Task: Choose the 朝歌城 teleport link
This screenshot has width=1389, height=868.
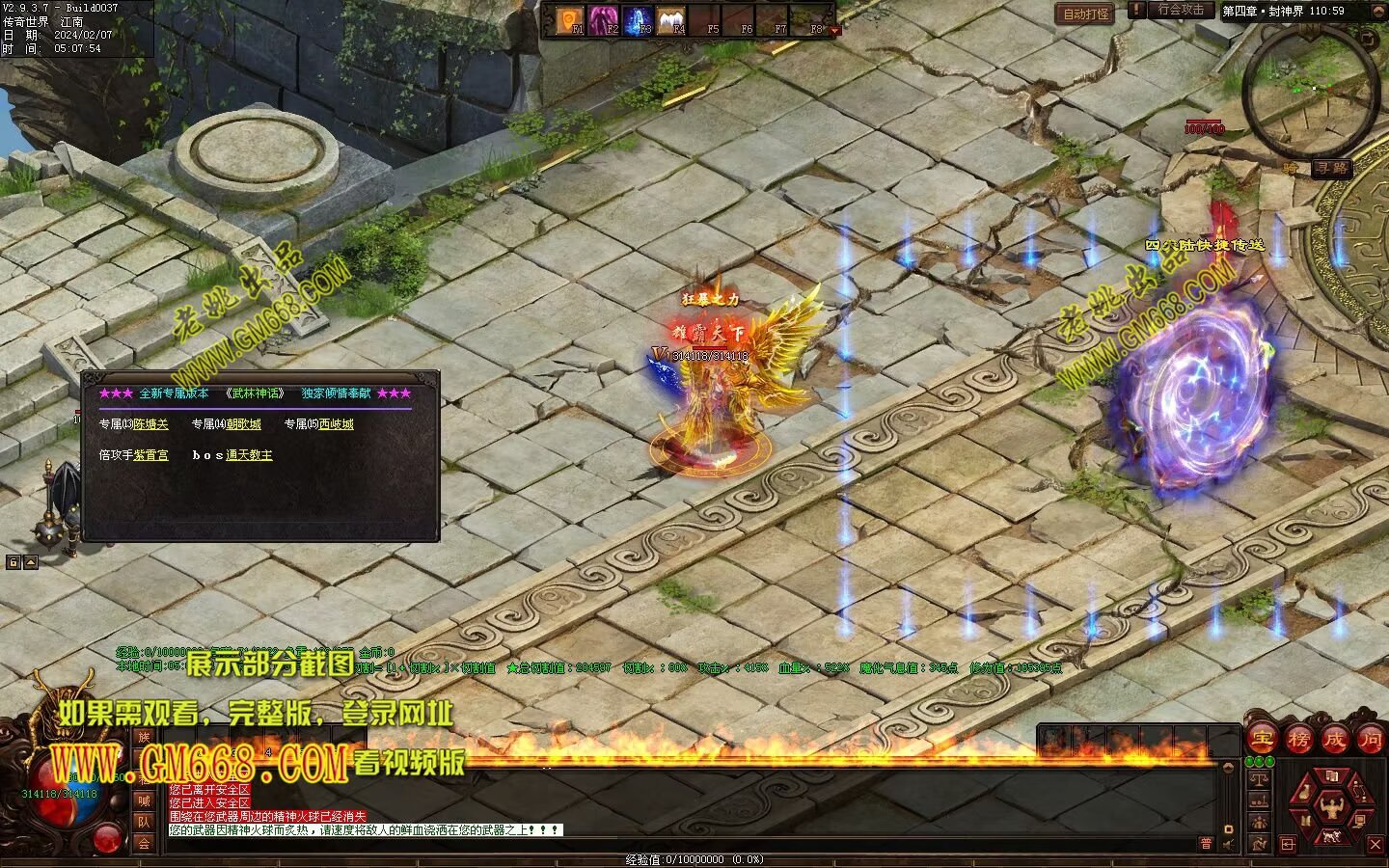Action: (244, 424)
